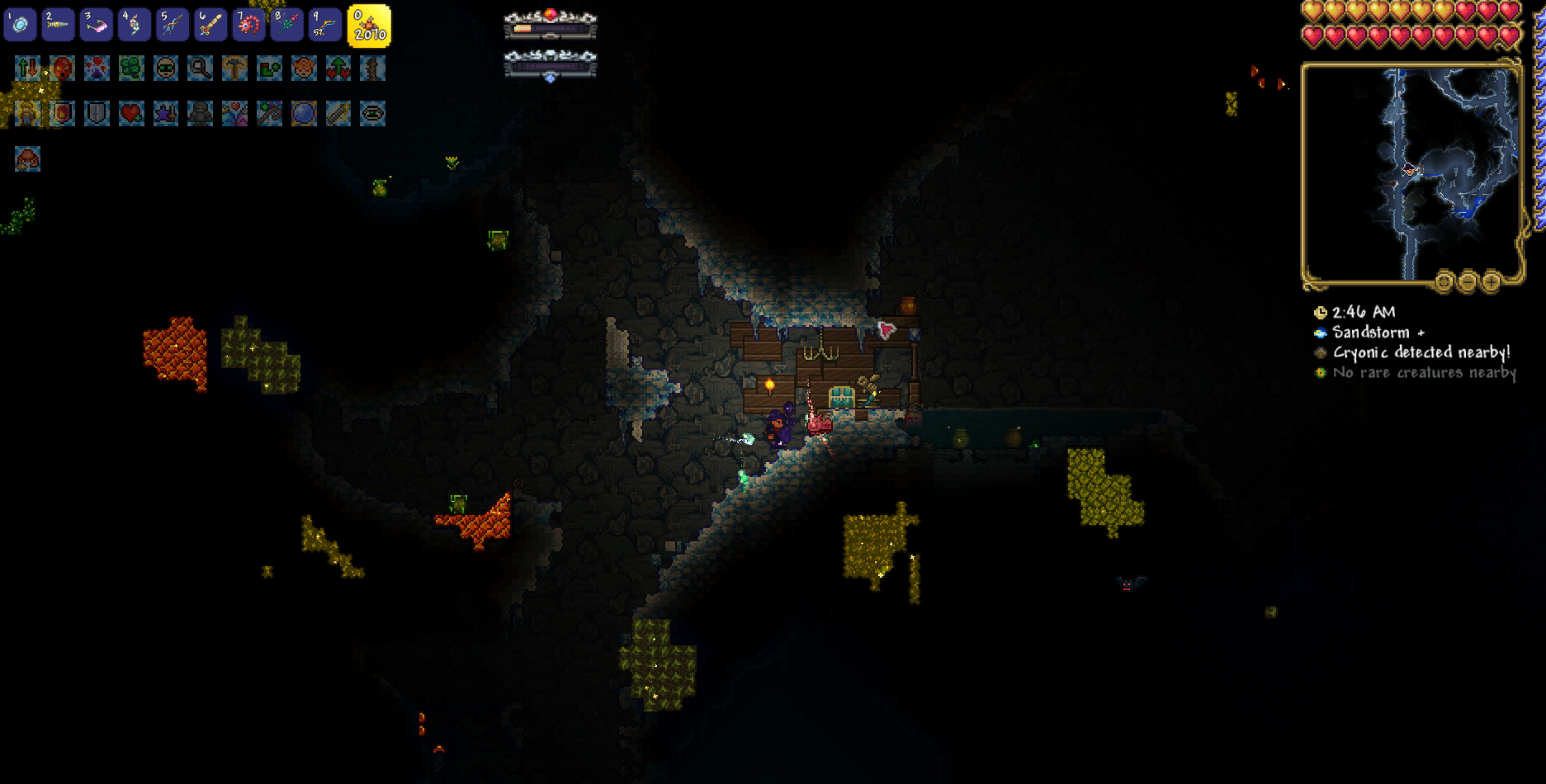
Task: Zoom out the minimap with the minus button
Action: point(1467,281)
